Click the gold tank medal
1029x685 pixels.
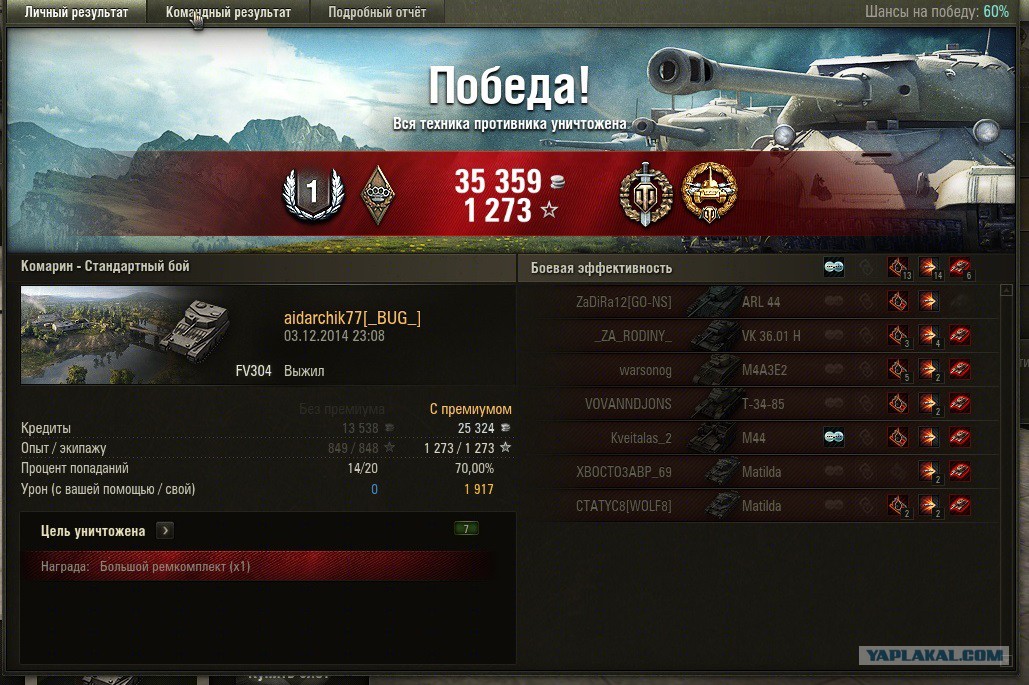[x=709, y=193]
